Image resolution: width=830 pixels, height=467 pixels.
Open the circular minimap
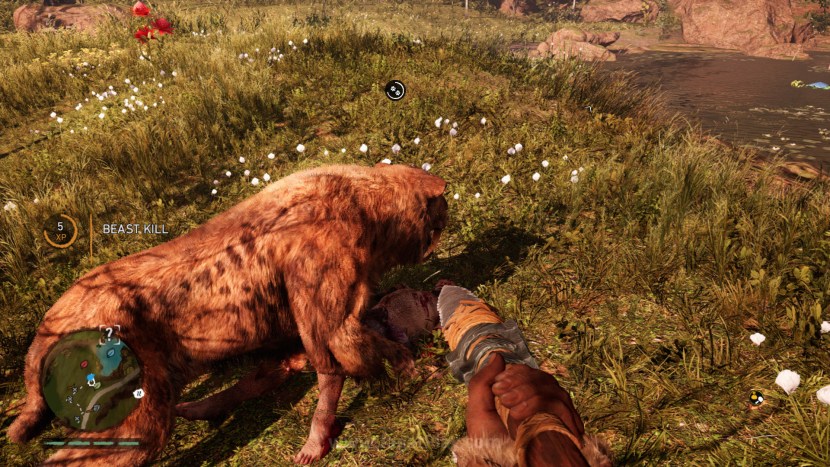[92, 379]
